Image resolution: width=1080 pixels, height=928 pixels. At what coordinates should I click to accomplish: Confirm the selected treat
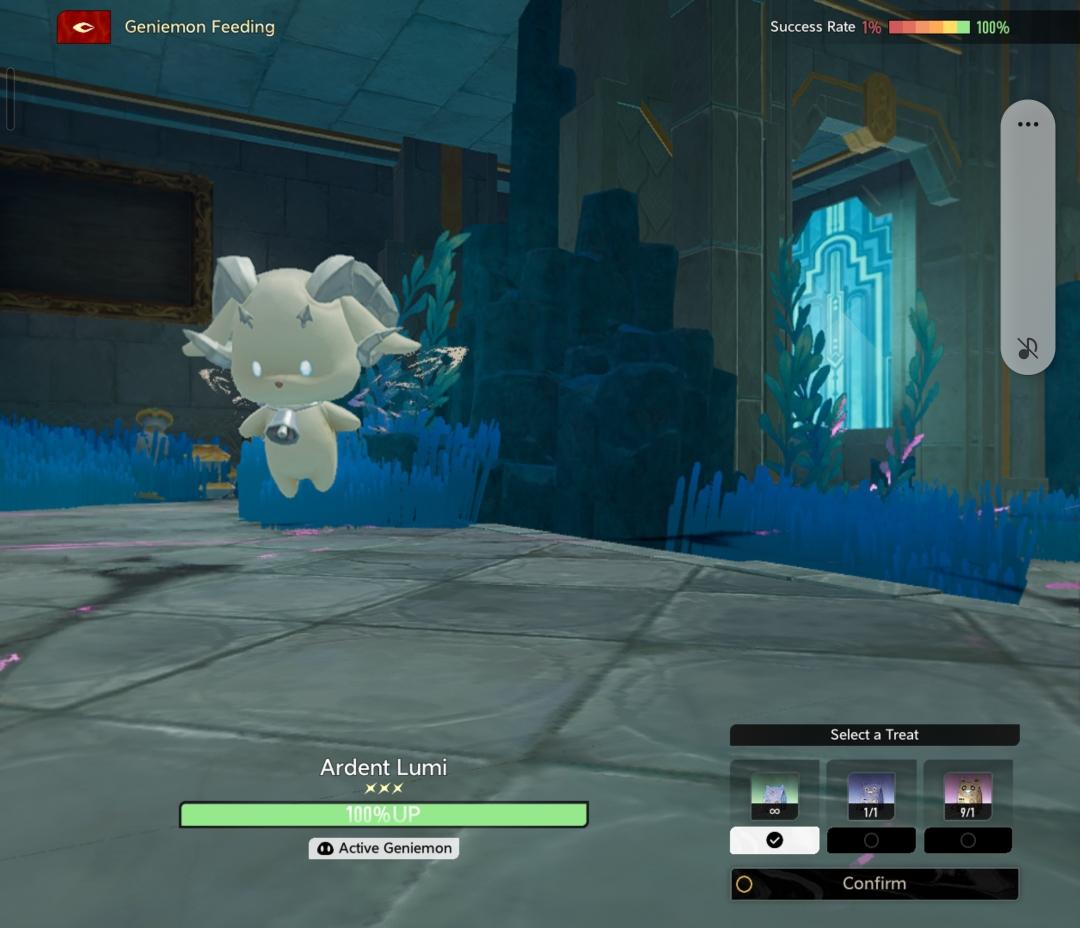click(874, 884)
